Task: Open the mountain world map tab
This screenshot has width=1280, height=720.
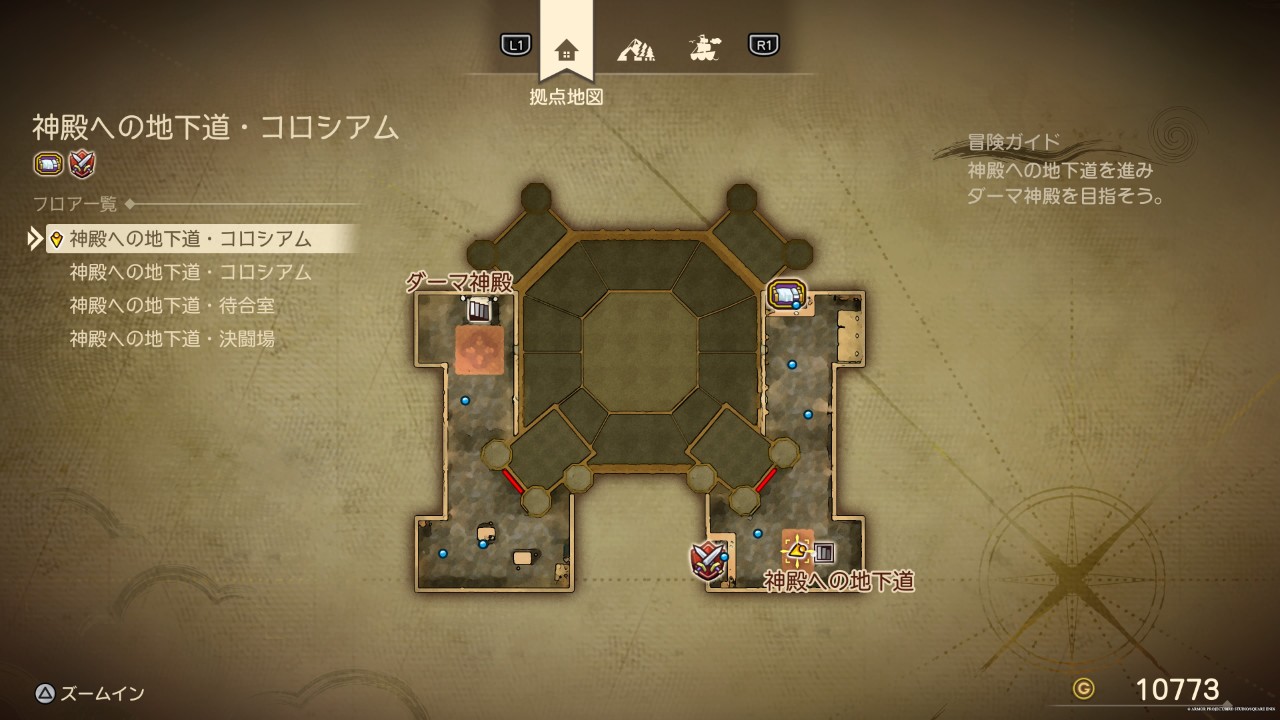Action: tap(635, 47)
